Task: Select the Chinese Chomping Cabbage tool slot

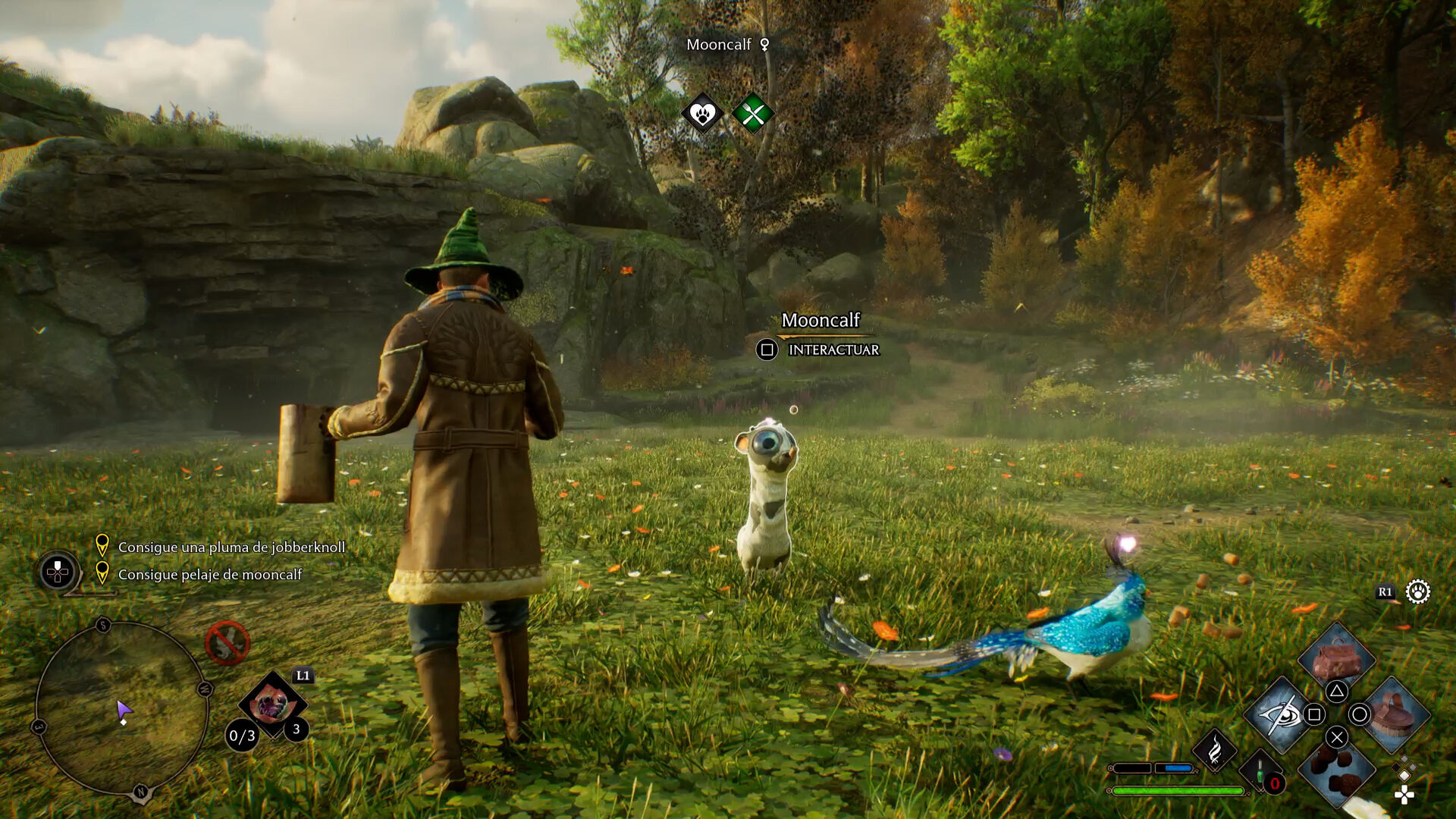Action: [271, 705]
